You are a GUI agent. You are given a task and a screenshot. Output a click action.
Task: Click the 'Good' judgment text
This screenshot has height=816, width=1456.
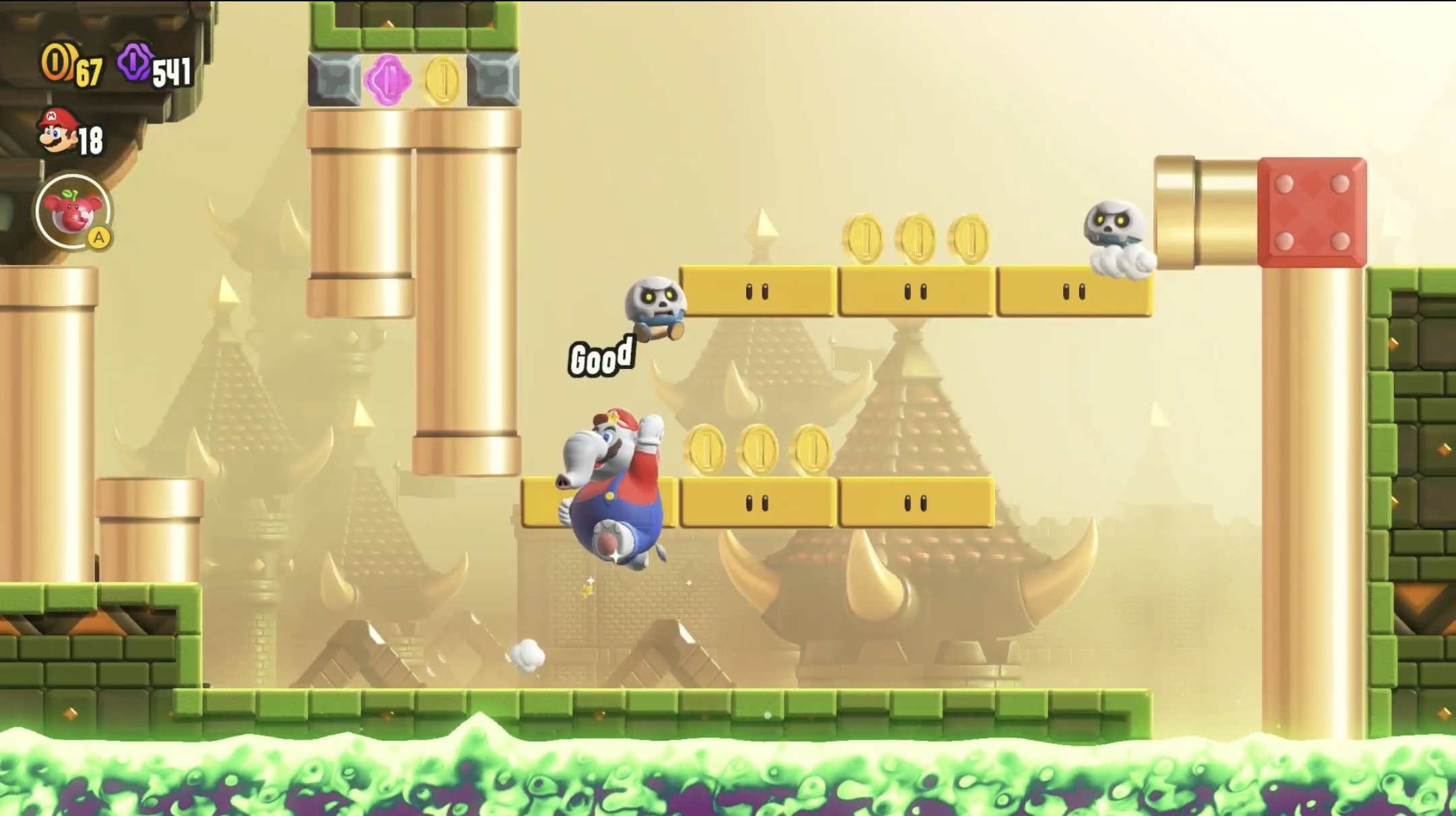point(602,353)
